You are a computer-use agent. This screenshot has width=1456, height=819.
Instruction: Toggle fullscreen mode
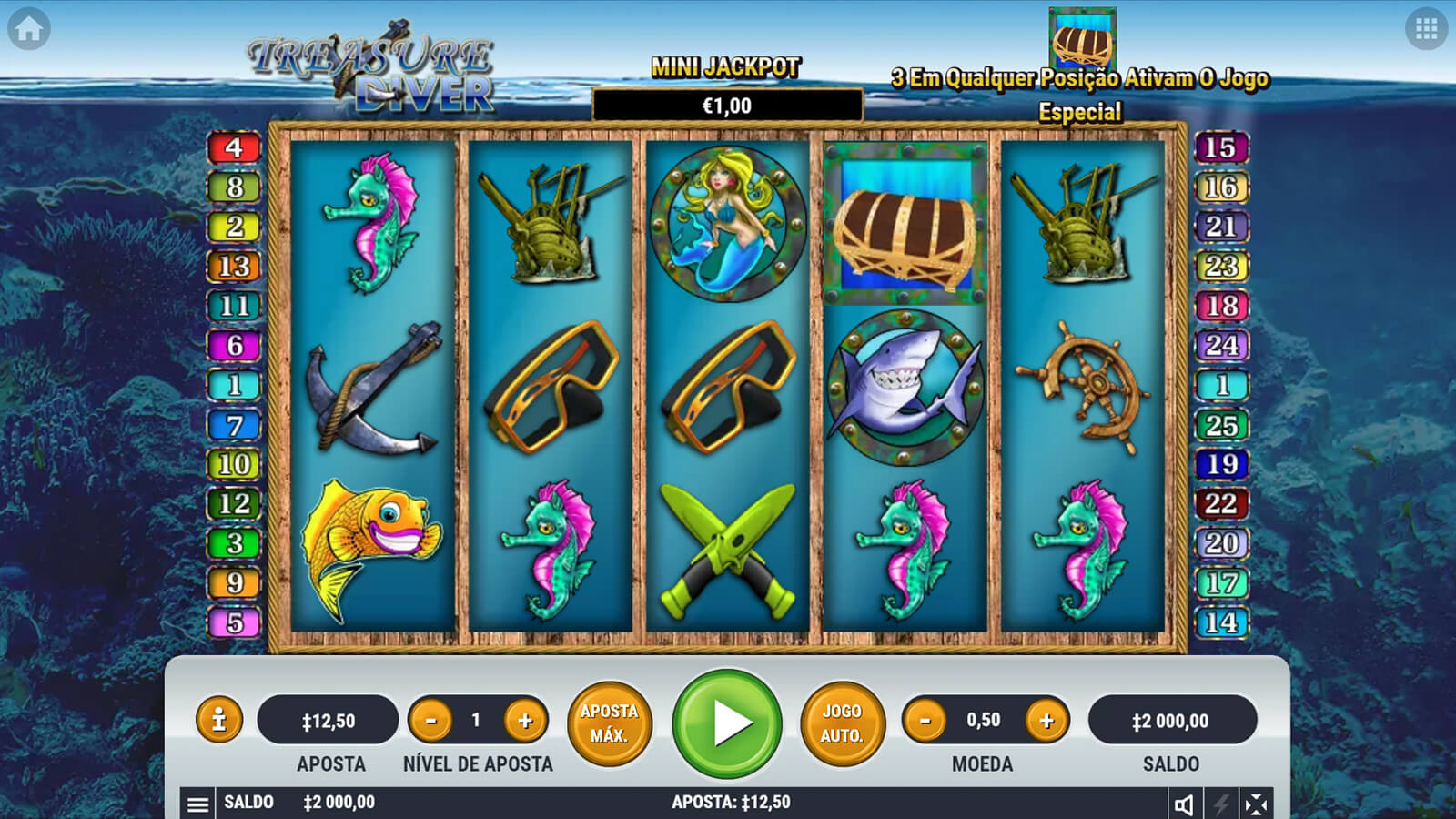1256,804
